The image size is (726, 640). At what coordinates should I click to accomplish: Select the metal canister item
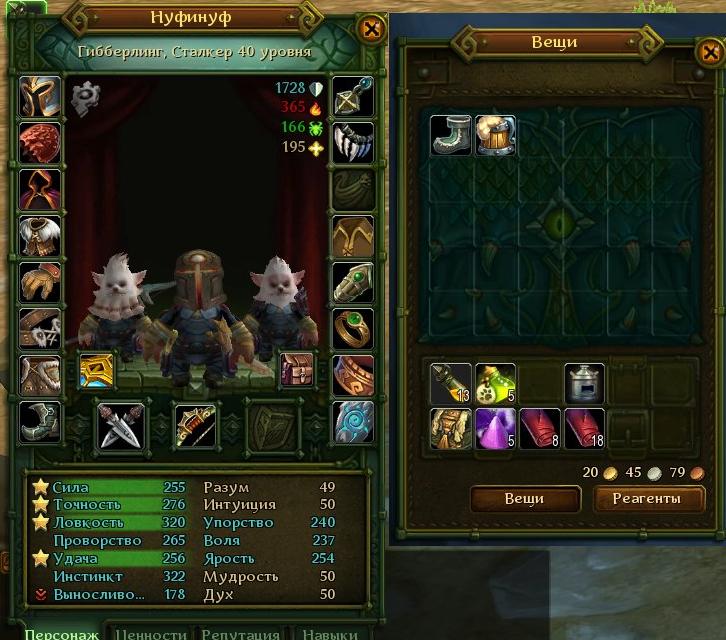[584, 383]
